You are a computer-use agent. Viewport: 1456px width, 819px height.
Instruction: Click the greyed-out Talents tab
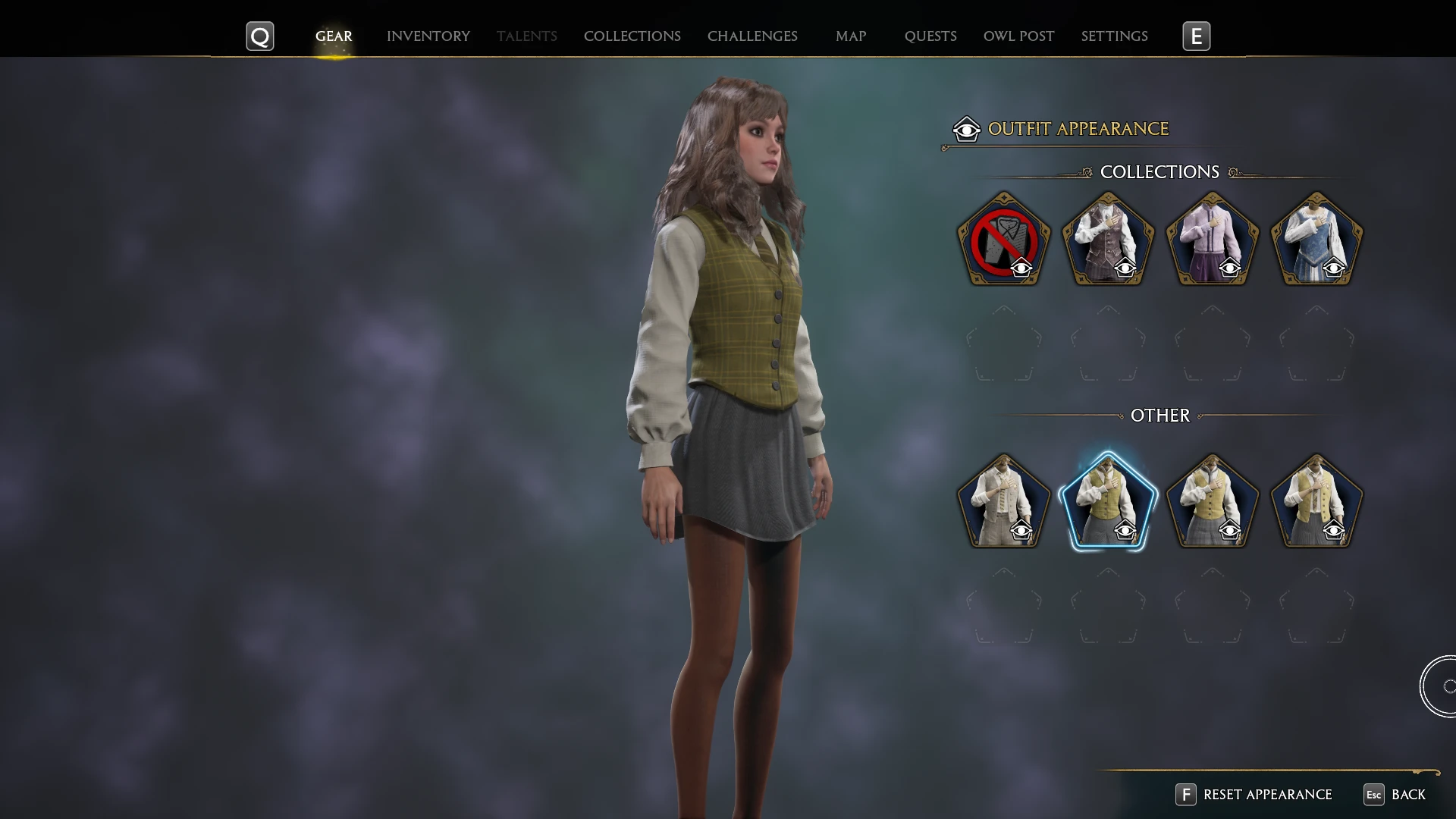tap(526, 36)
